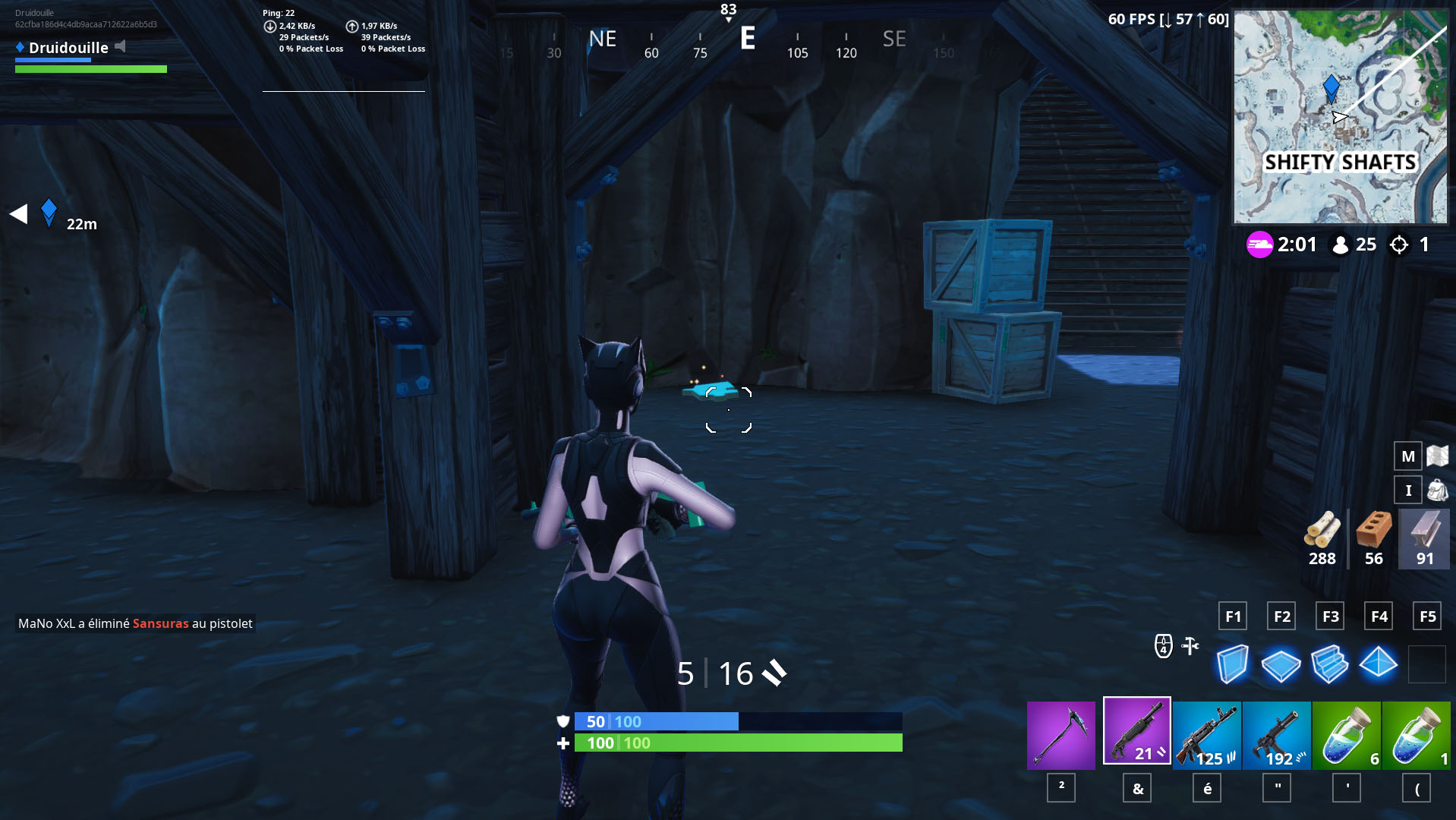Open the map using the M button
The height and width of the screenshot is (820, 1456).
[x=1407, y=456]
